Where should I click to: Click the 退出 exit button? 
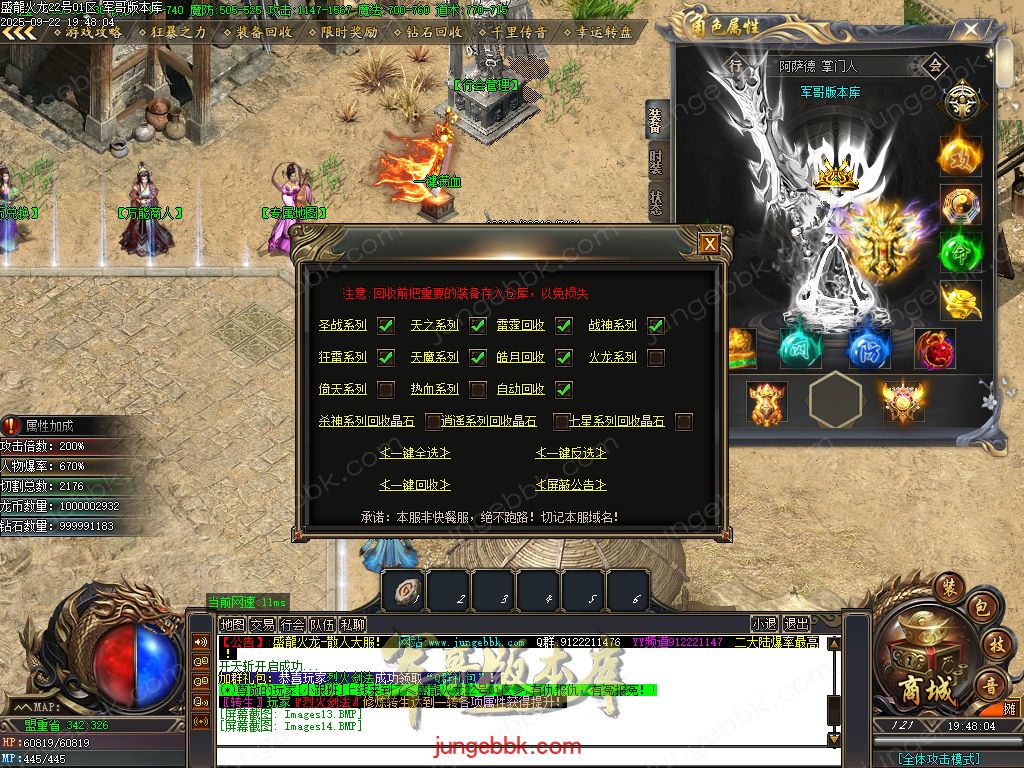point(796,624)
